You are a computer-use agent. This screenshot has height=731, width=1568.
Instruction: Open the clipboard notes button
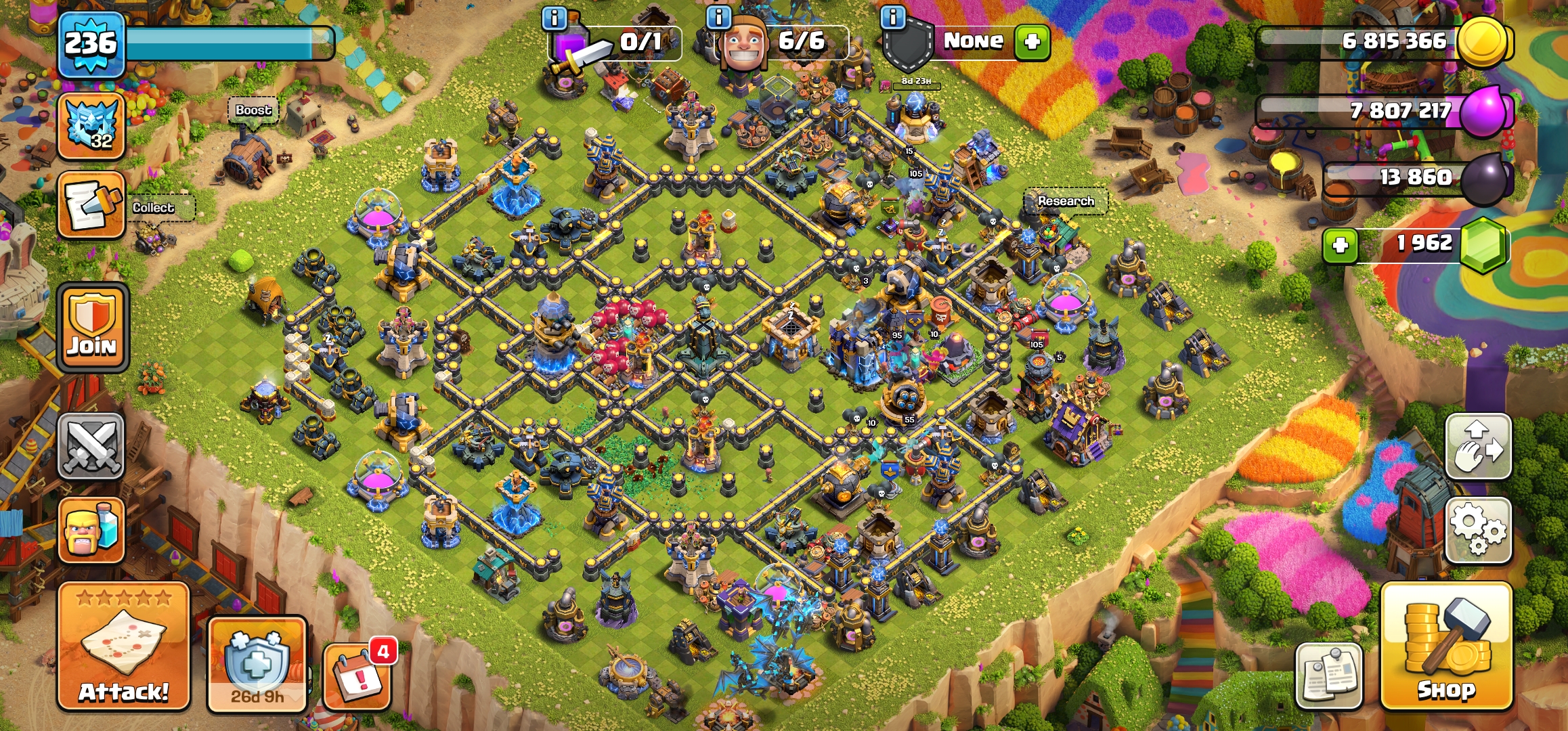tap(1328, 675)
